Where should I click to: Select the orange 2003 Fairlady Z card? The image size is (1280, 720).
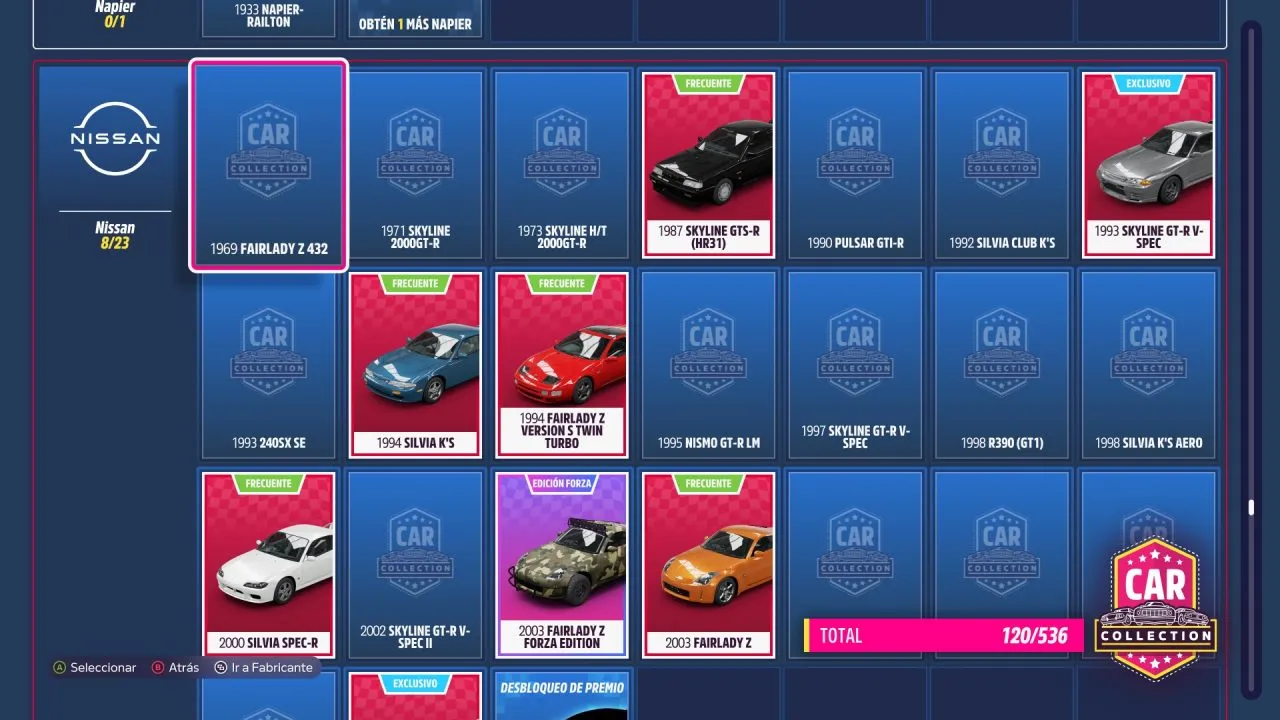click(708, 565)
